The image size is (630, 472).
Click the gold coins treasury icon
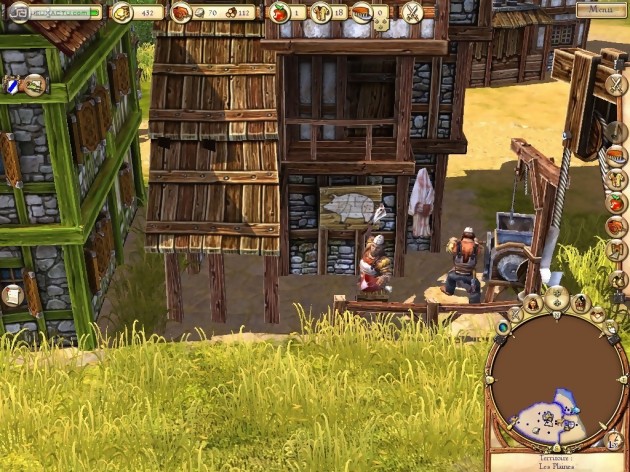(x=121, y=12)
